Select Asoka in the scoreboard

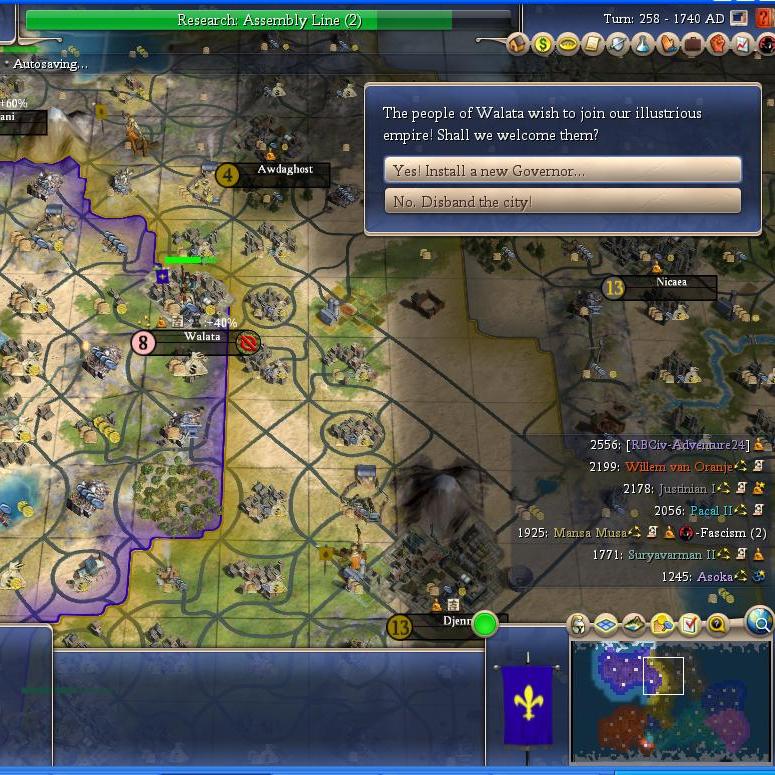pos(713,577)
